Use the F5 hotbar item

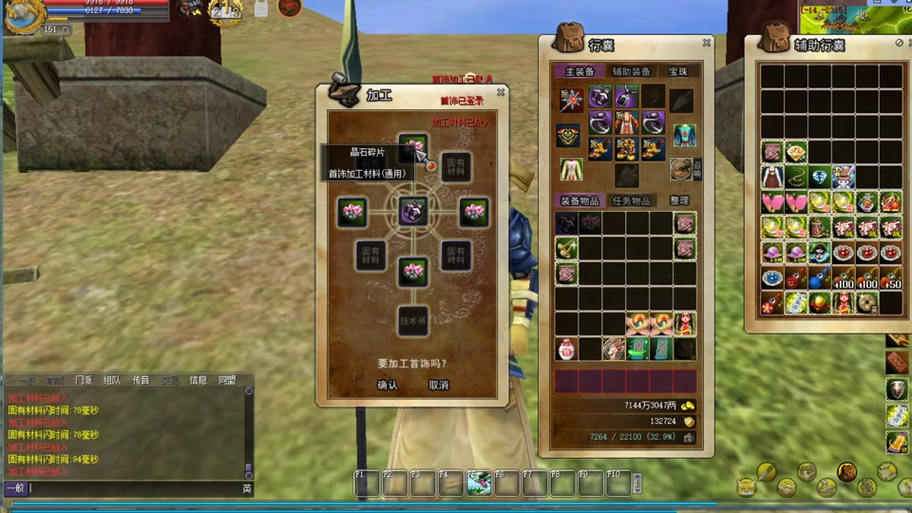click(478, 484)
